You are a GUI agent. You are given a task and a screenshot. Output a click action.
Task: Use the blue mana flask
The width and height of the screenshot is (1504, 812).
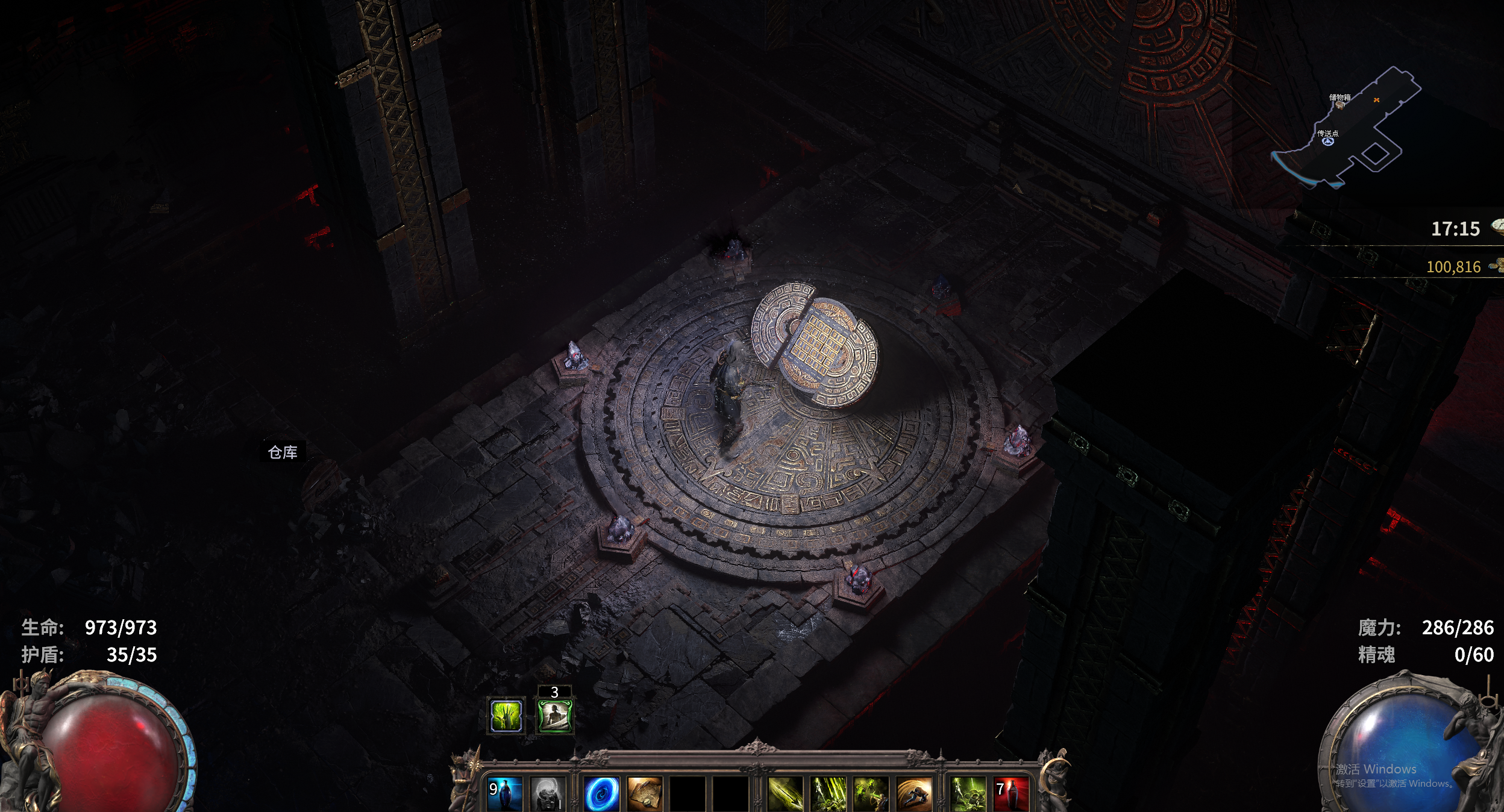pyautogui.click(x=504, y=794)
